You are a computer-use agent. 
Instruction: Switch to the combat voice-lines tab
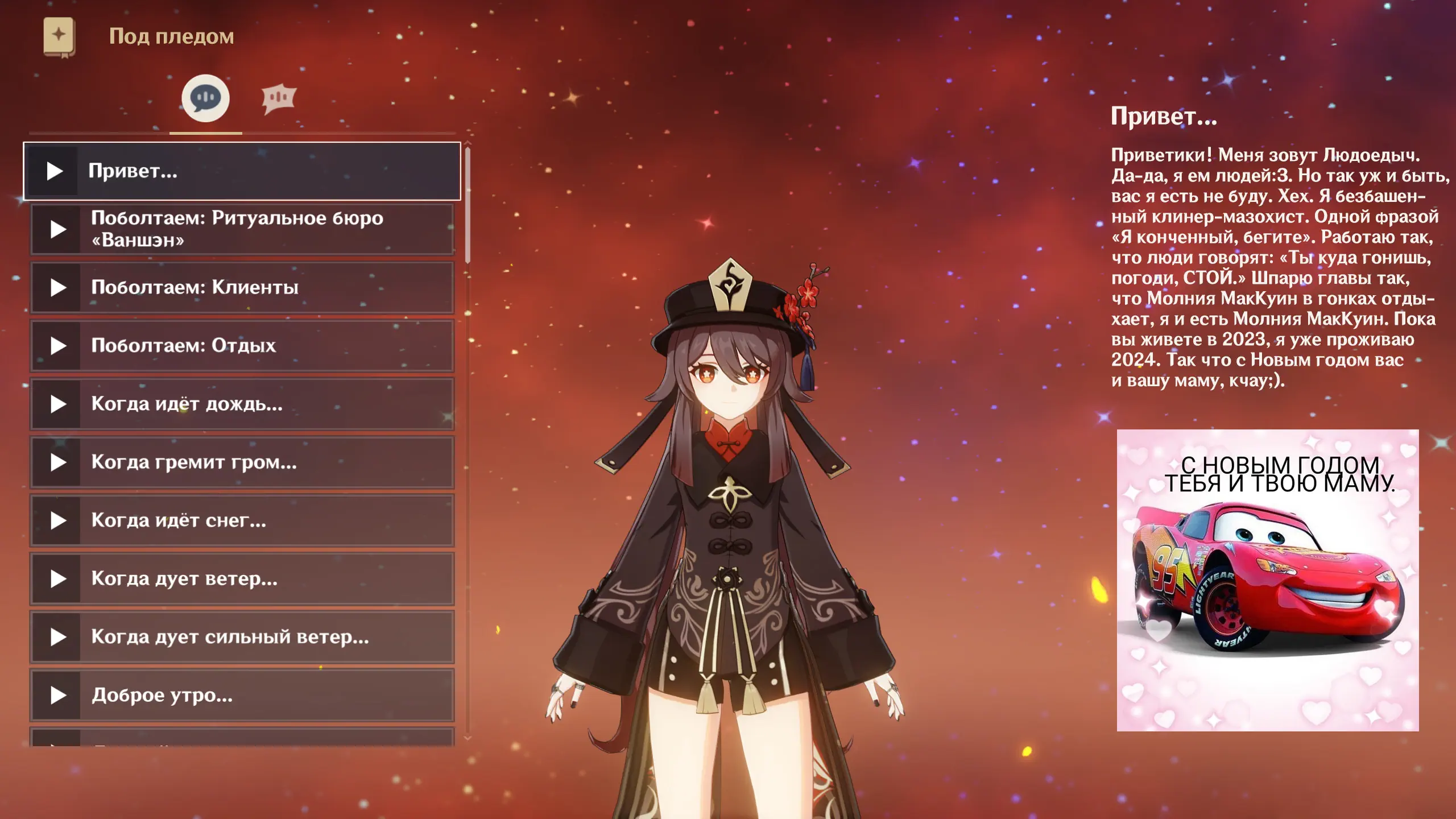coord(279,98)
